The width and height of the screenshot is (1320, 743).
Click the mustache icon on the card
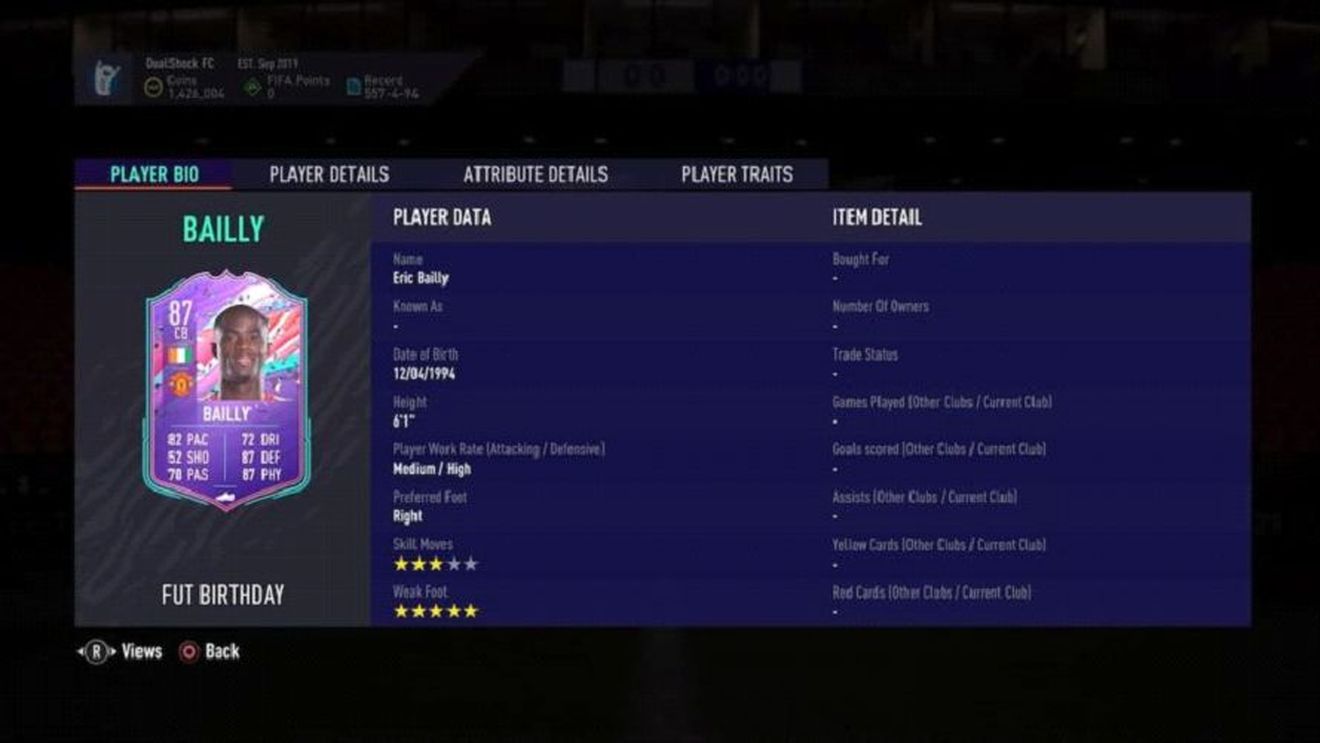[x=226, y=498]
